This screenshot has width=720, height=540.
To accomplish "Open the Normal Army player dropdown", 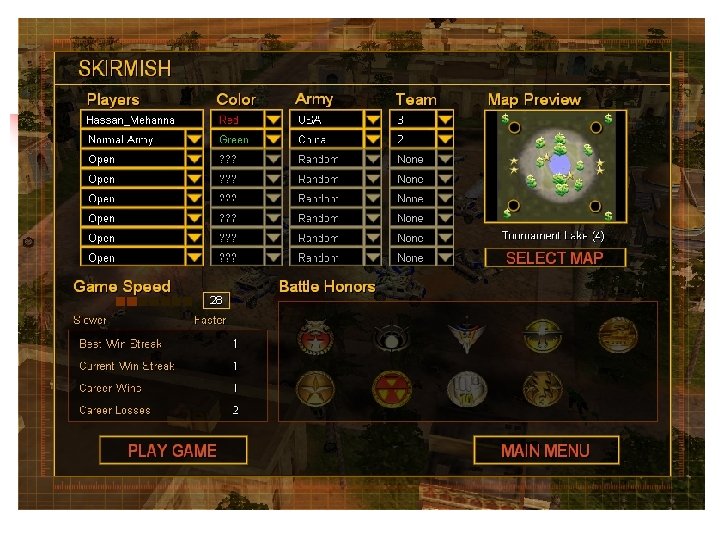I will [x=194, y=140].
